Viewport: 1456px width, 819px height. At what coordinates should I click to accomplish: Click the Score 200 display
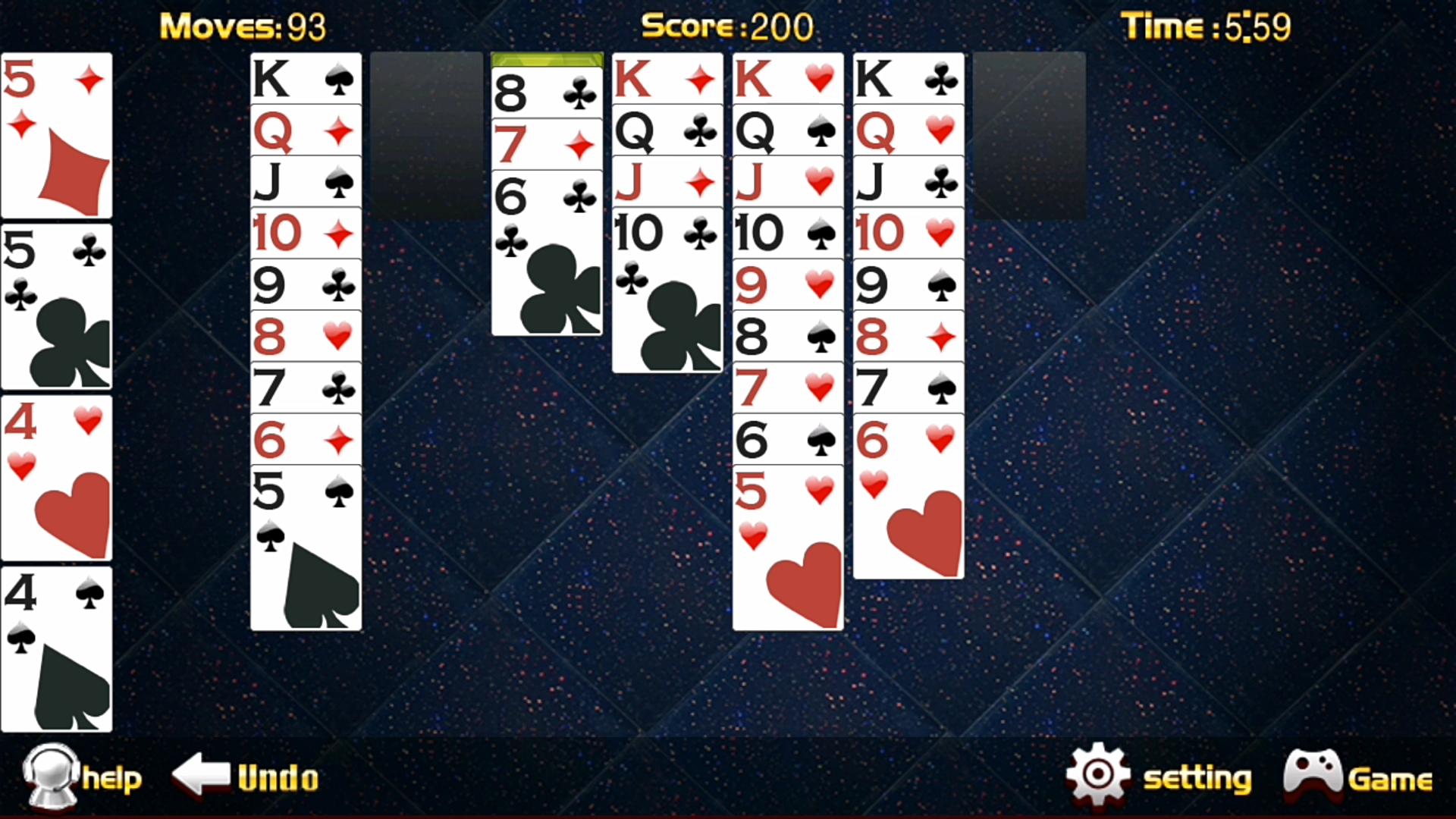[726, 25]
